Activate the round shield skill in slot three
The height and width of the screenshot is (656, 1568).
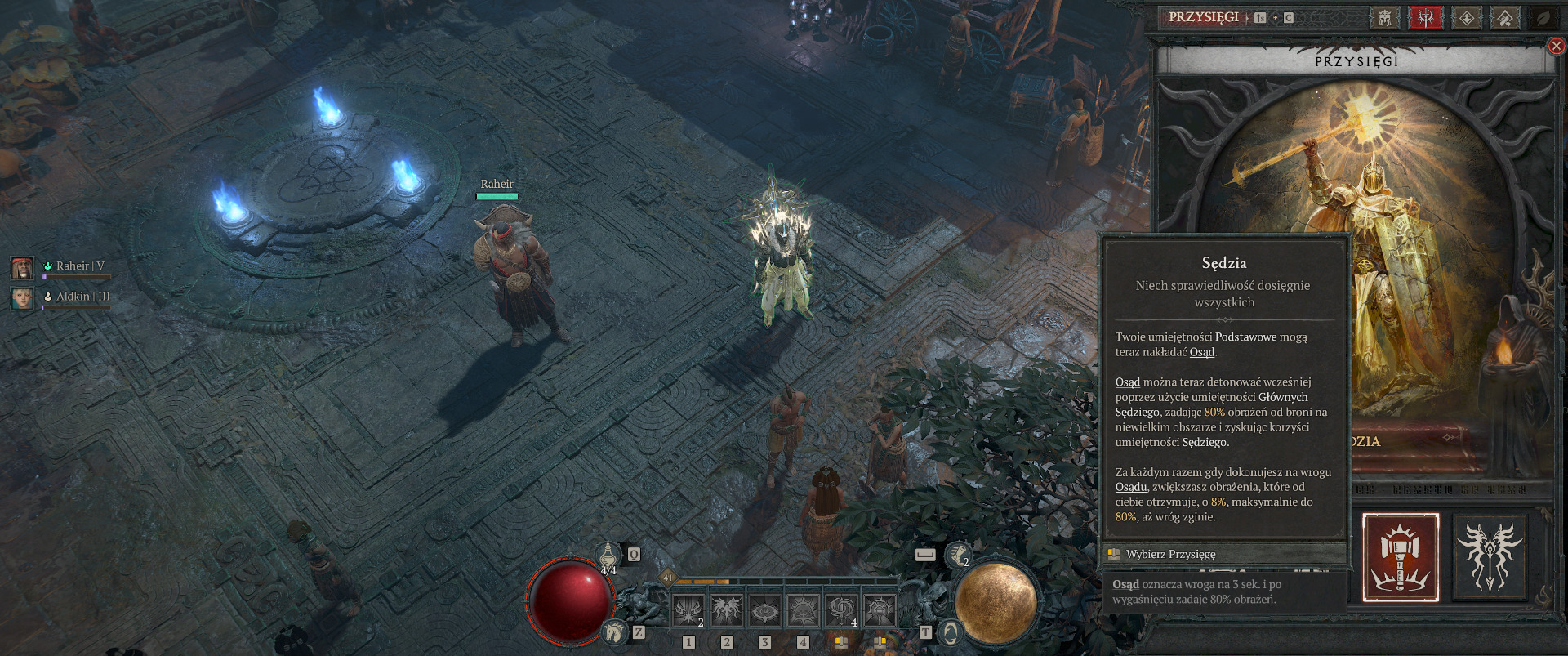click(764, 610)
